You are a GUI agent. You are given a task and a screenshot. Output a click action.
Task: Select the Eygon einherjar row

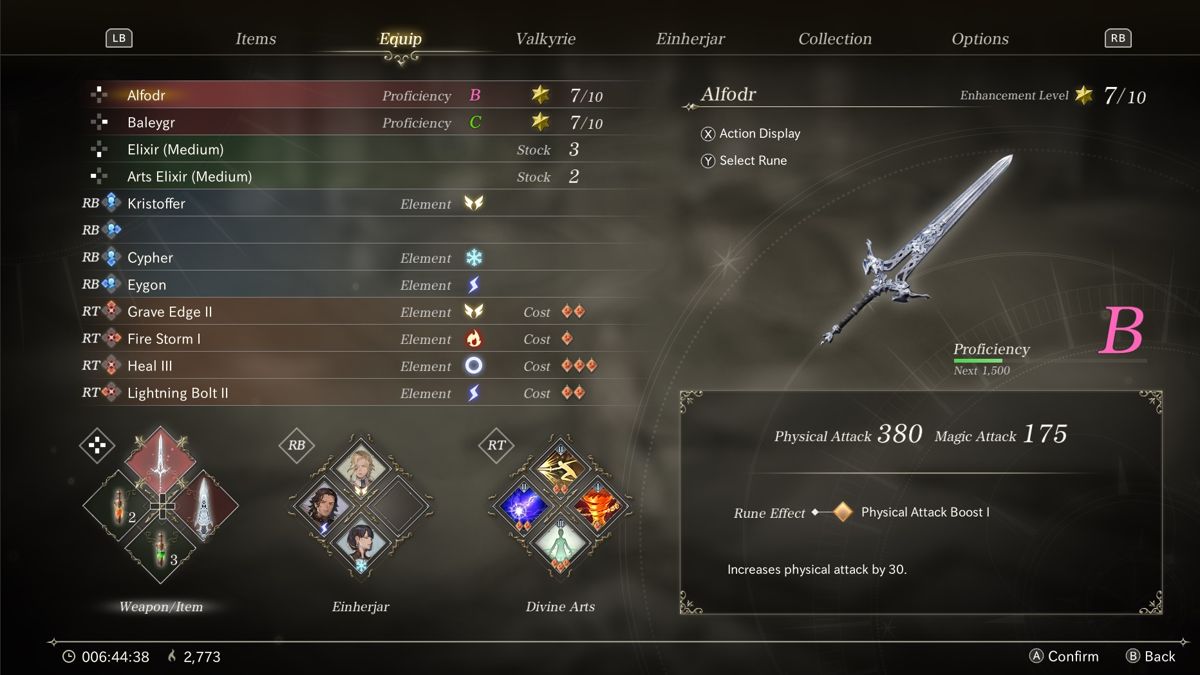point(147,285)
